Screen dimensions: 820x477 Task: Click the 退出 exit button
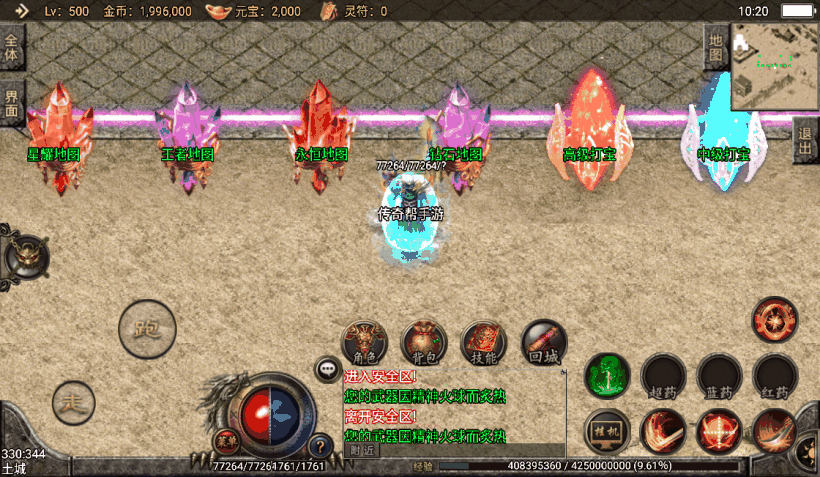tap(805, 141)
